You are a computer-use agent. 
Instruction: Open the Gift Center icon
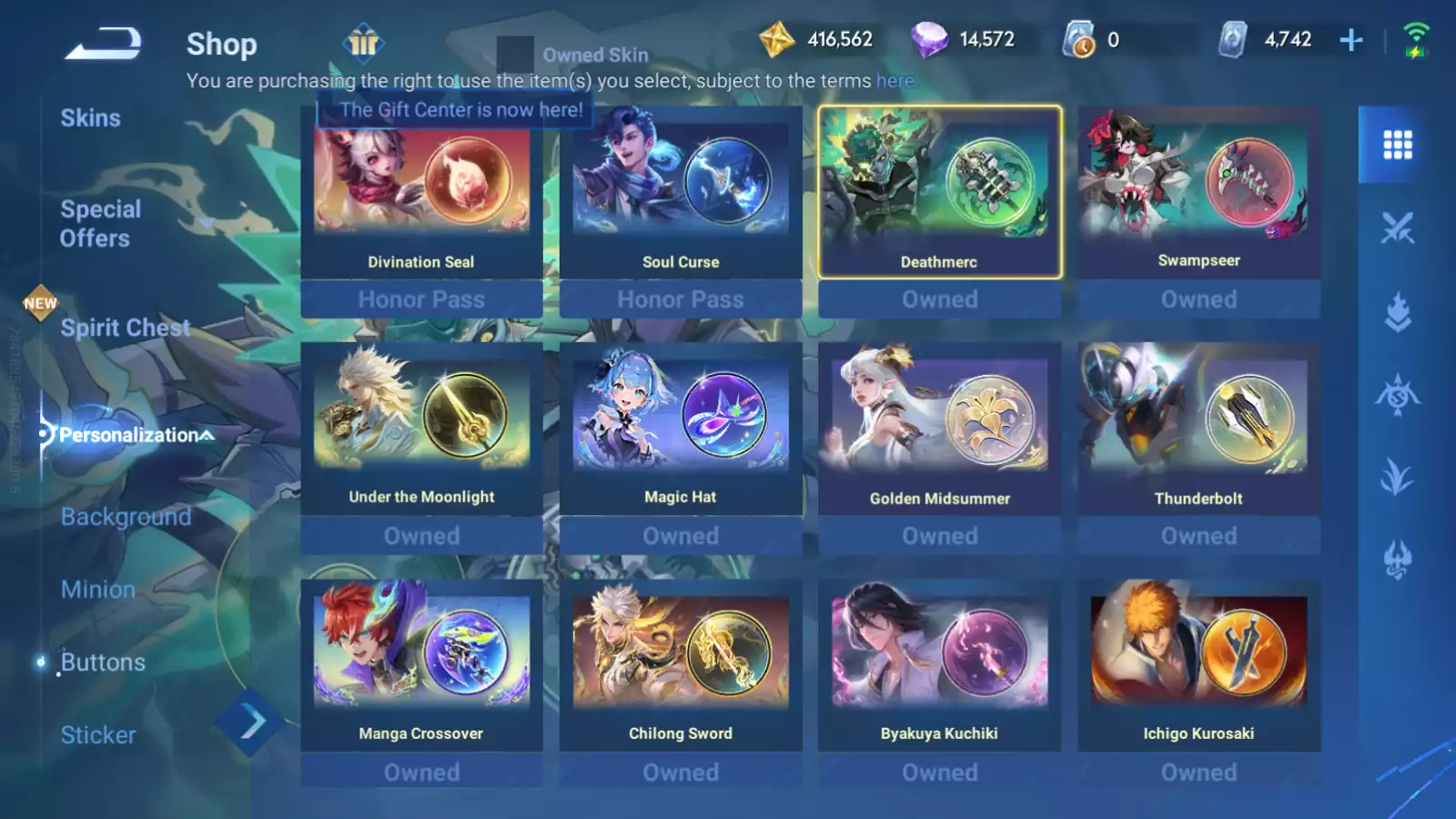[363, 43]
